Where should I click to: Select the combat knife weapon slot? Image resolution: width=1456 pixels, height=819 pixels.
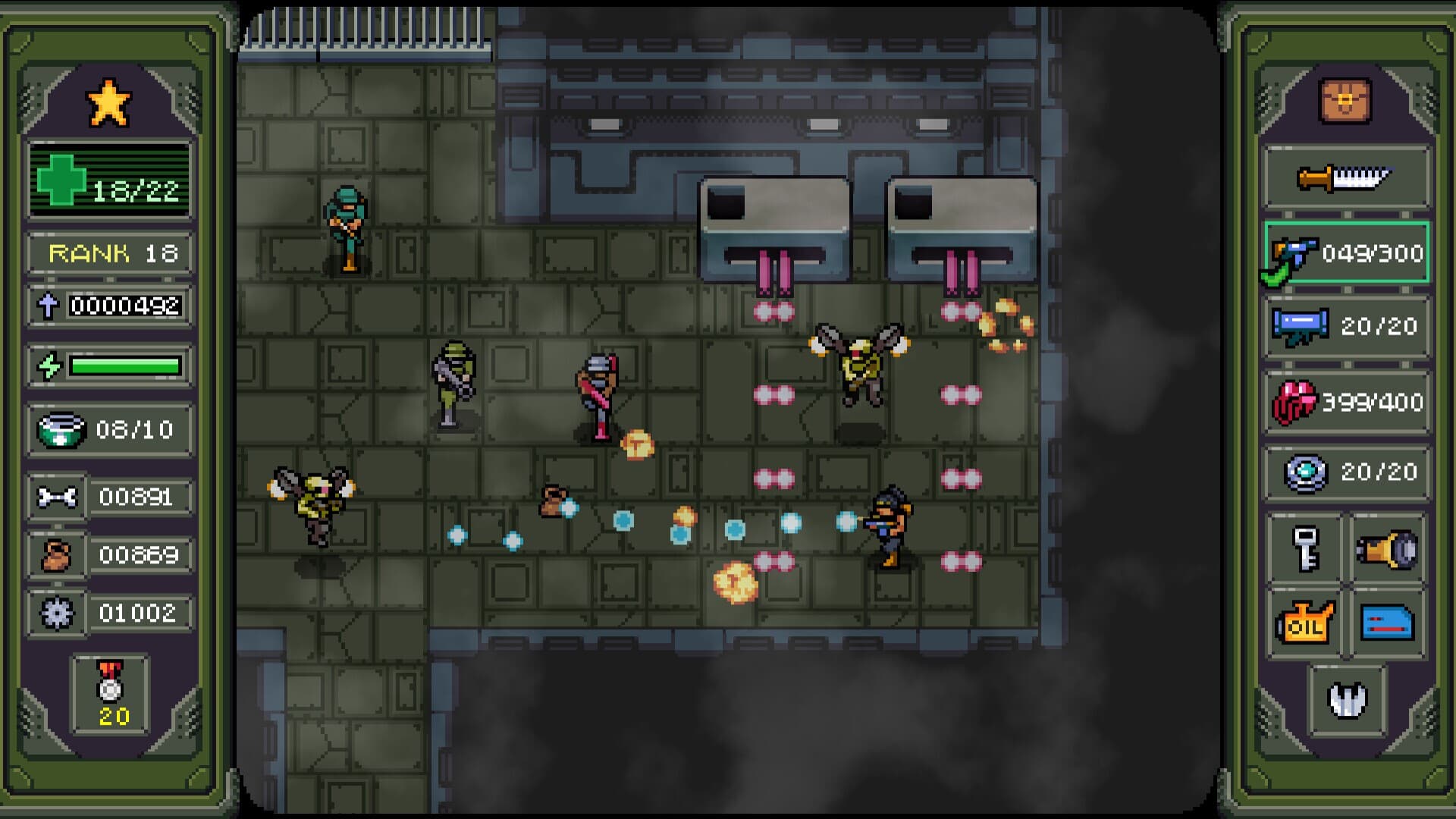tap(1345, 179)
